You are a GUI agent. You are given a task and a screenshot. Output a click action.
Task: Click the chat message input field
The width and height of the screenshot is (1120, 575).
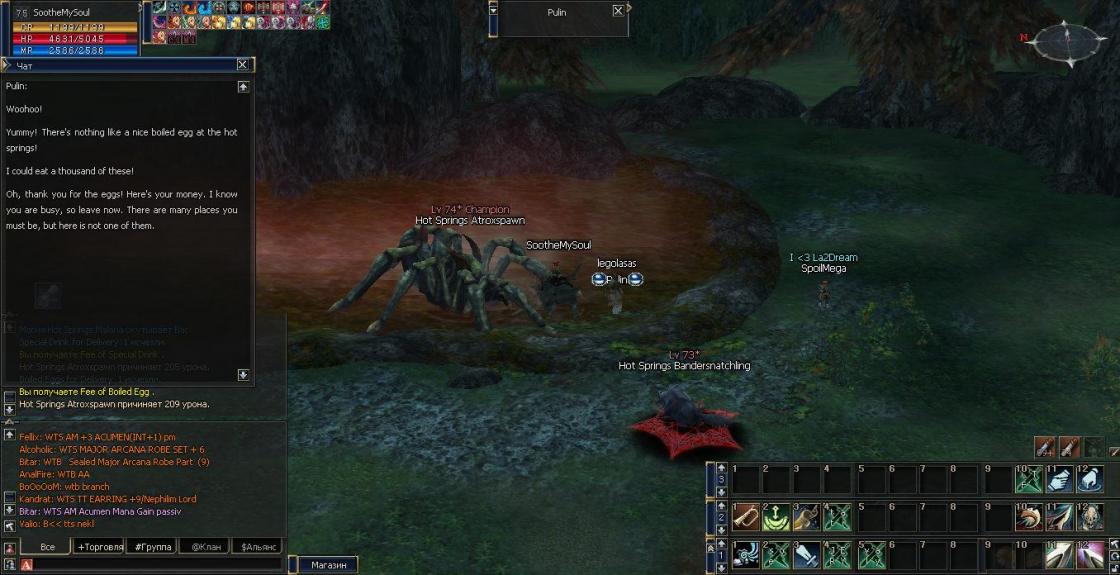150,565
